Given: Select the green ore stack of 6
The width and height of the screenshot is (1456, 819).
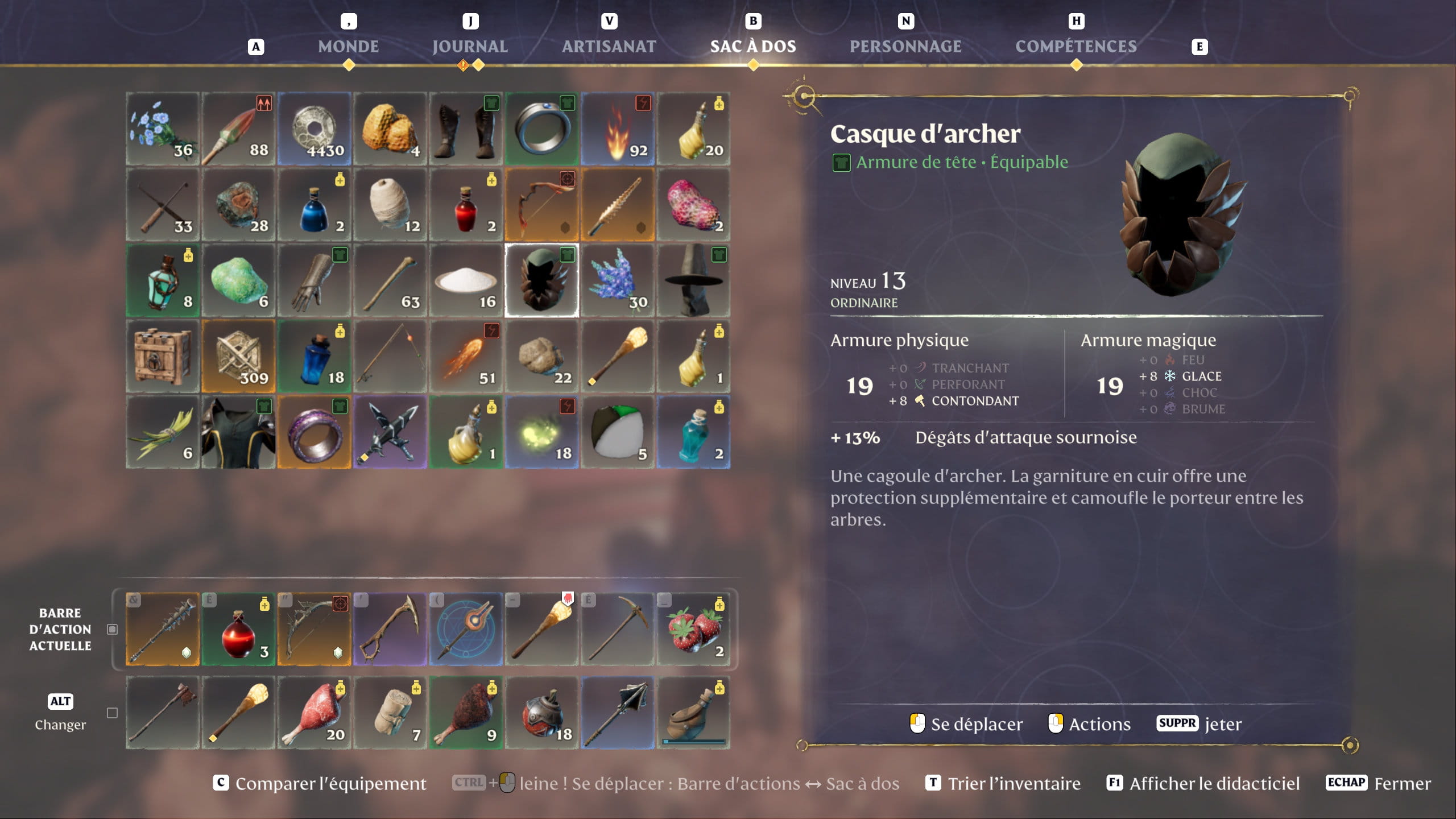Looking at the screenshot, I should 238,280.
